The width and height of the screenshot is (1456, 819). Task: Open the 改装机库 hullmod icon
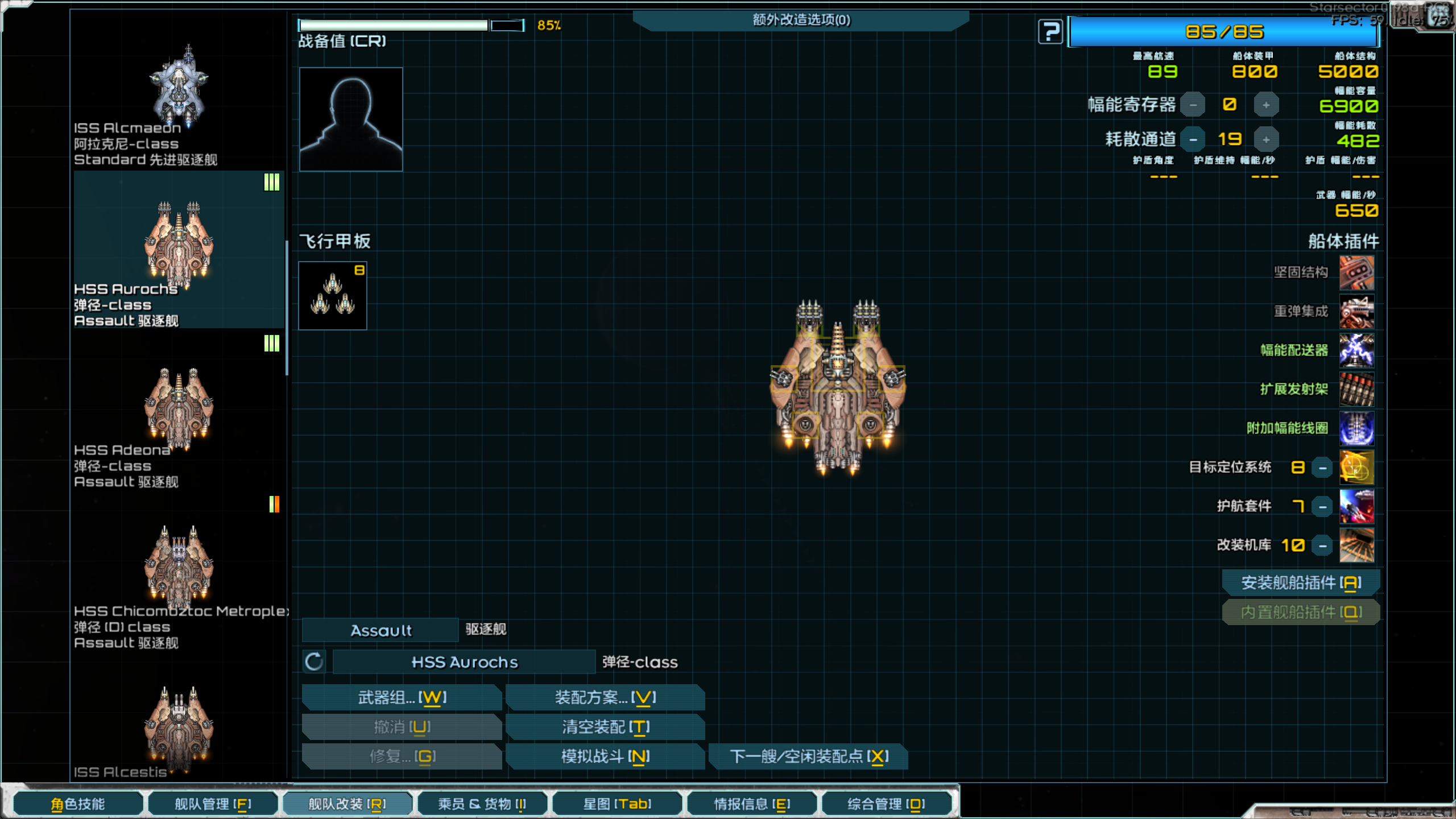click(x=1357, y=545)
